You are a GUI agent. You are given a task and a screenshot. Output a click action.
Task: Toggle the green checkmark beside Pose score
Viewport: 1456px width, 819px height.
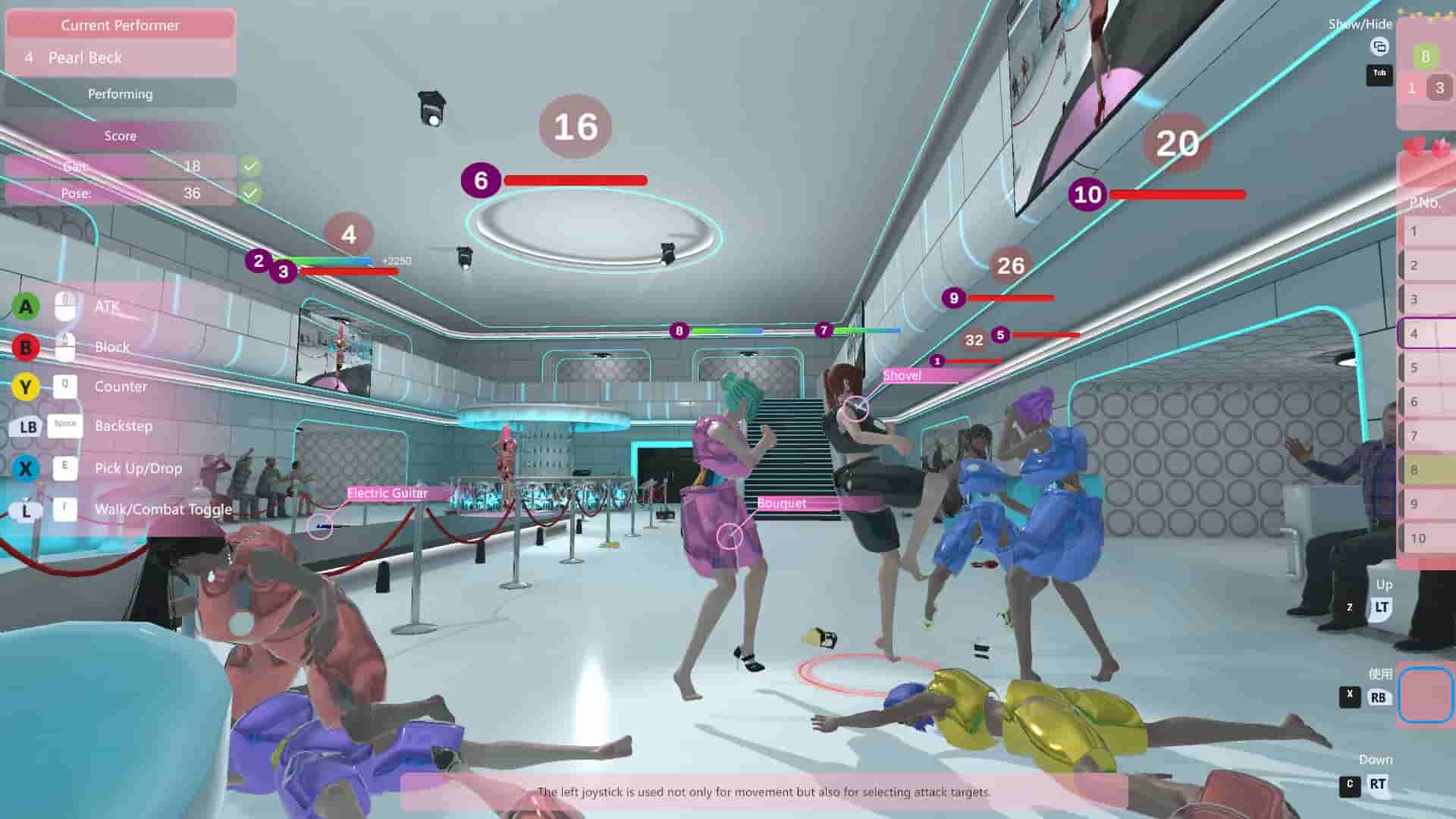249,193
